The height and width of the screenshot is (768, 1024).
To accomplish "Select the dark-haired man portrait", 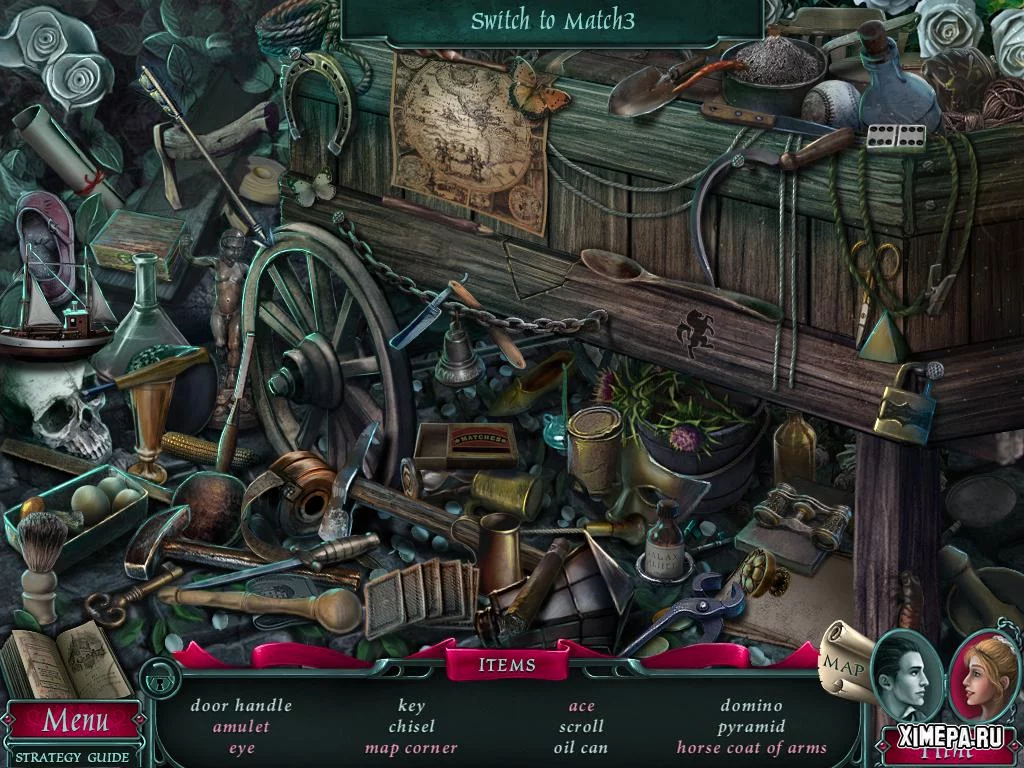I will pos(905,674).
